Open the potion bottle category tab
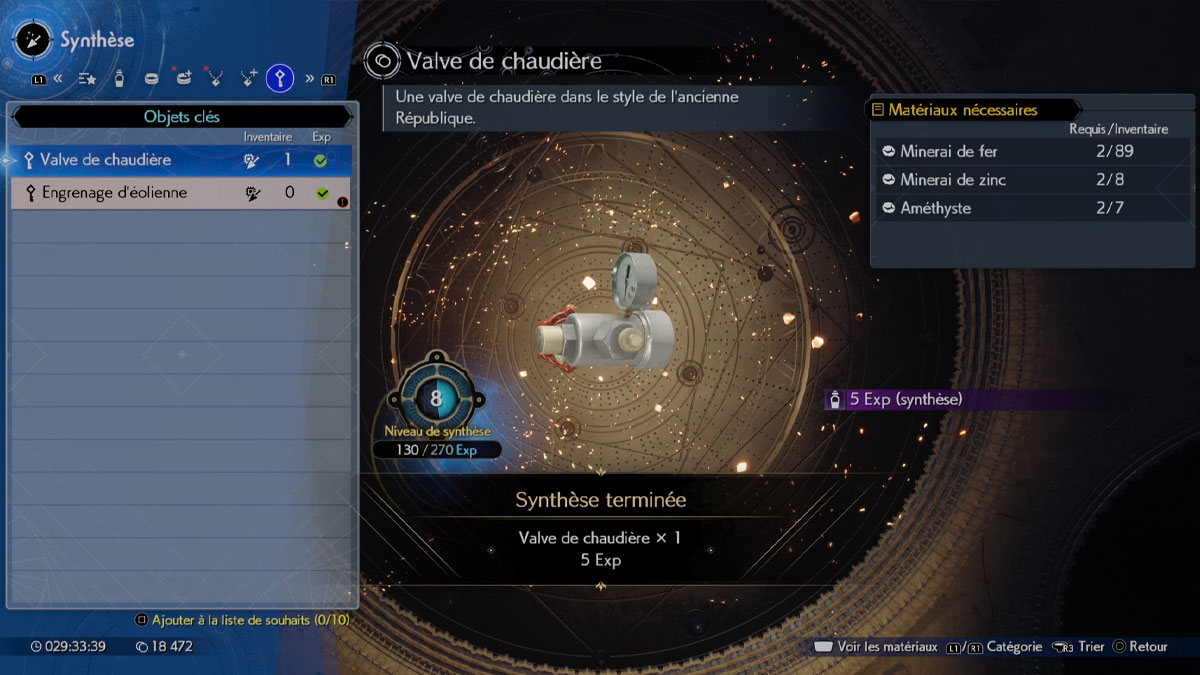The image size is (1200, 675). tap(119, 78)
